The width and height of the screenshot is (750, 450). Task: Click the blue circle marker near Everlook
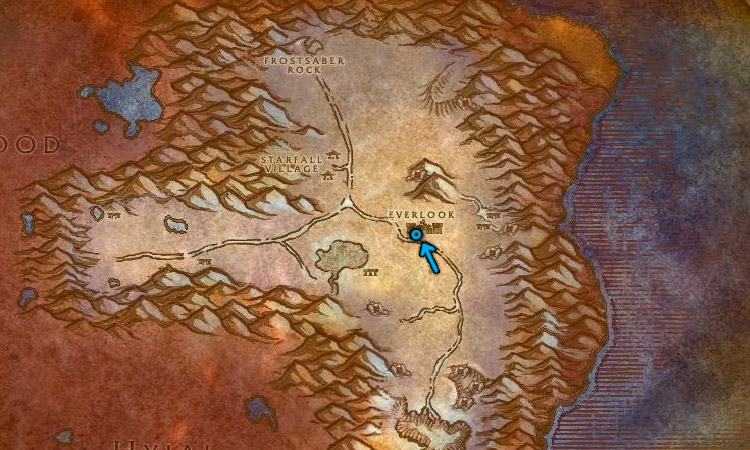(x=416, y=235)
